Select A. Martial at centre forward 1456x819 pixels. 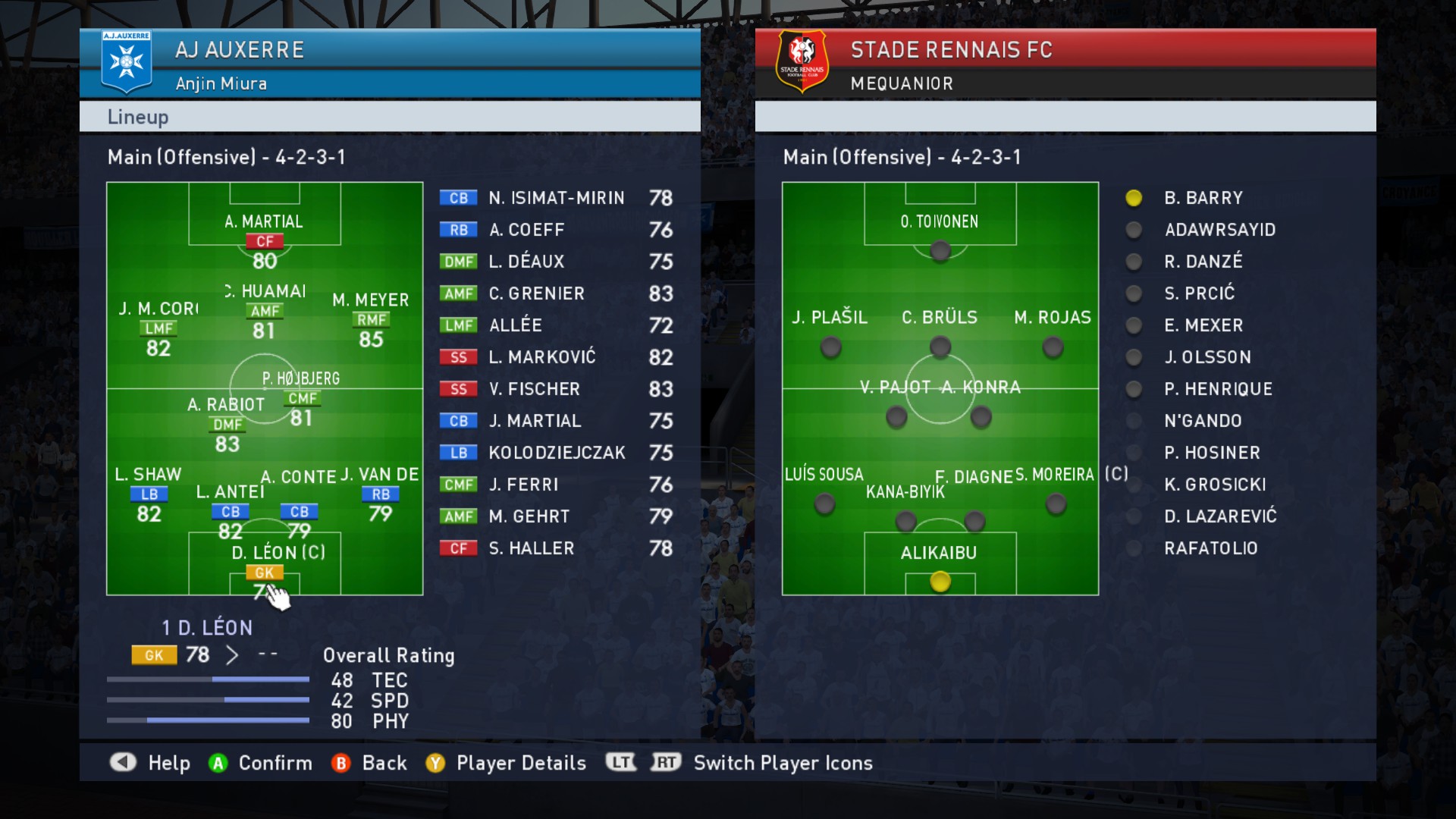[x=264, y=242]
